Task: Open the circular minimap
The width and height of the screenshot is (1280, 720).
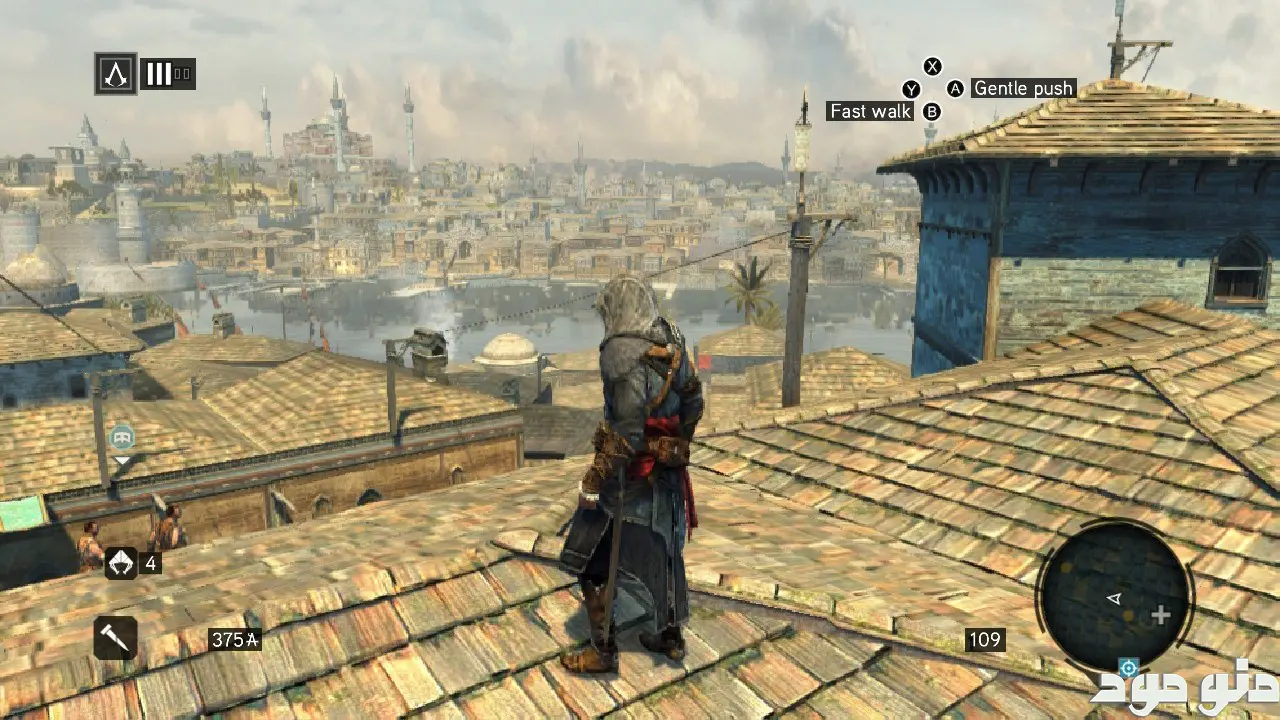Action: (x=1115, y=598)
